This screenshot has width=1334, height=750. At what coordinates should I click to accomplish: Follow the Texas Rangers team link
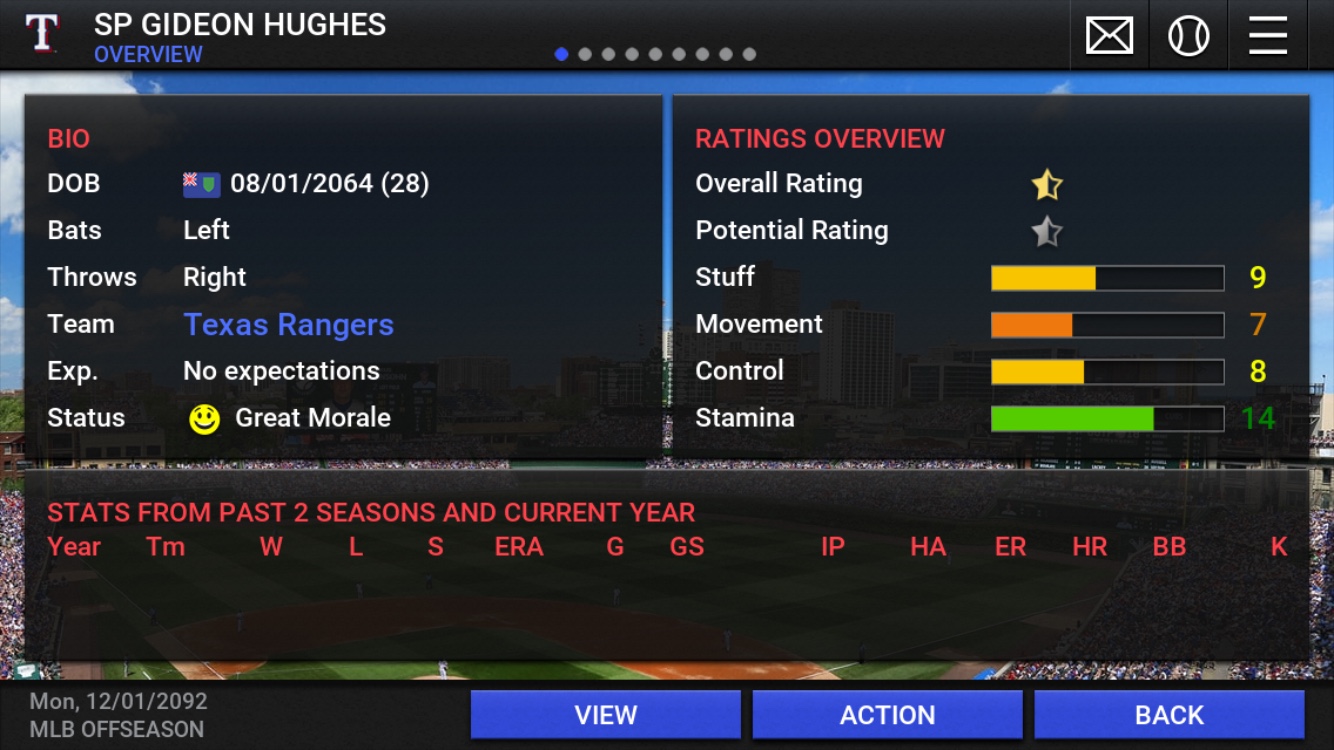click(x=288, y=324)
